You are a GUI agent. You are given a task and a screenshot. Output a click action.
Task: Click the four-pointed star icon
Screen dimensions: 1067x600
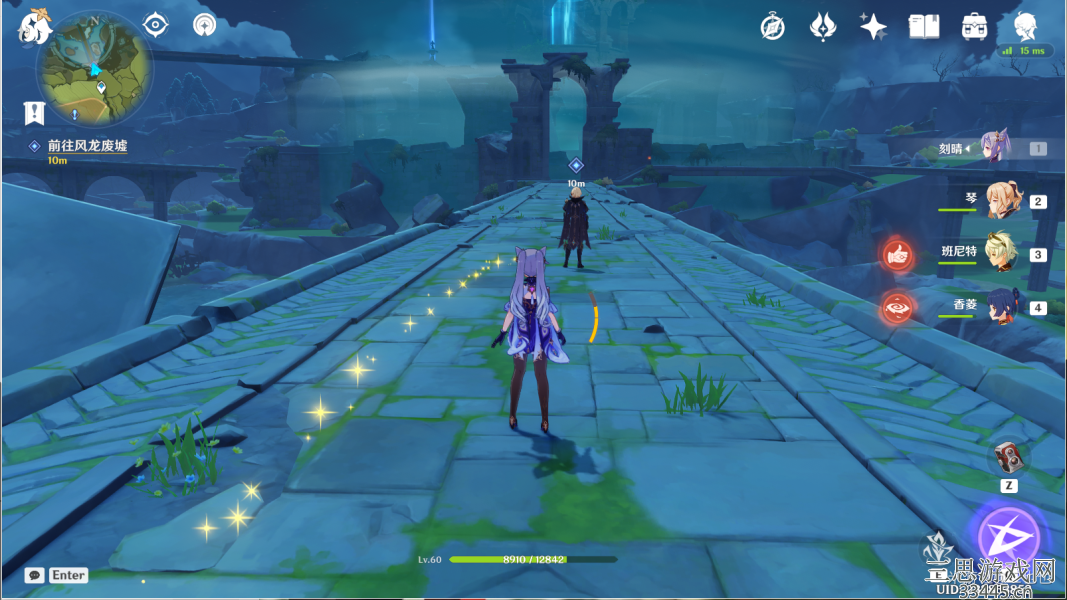pyautogui.click(x=873, y=27)
